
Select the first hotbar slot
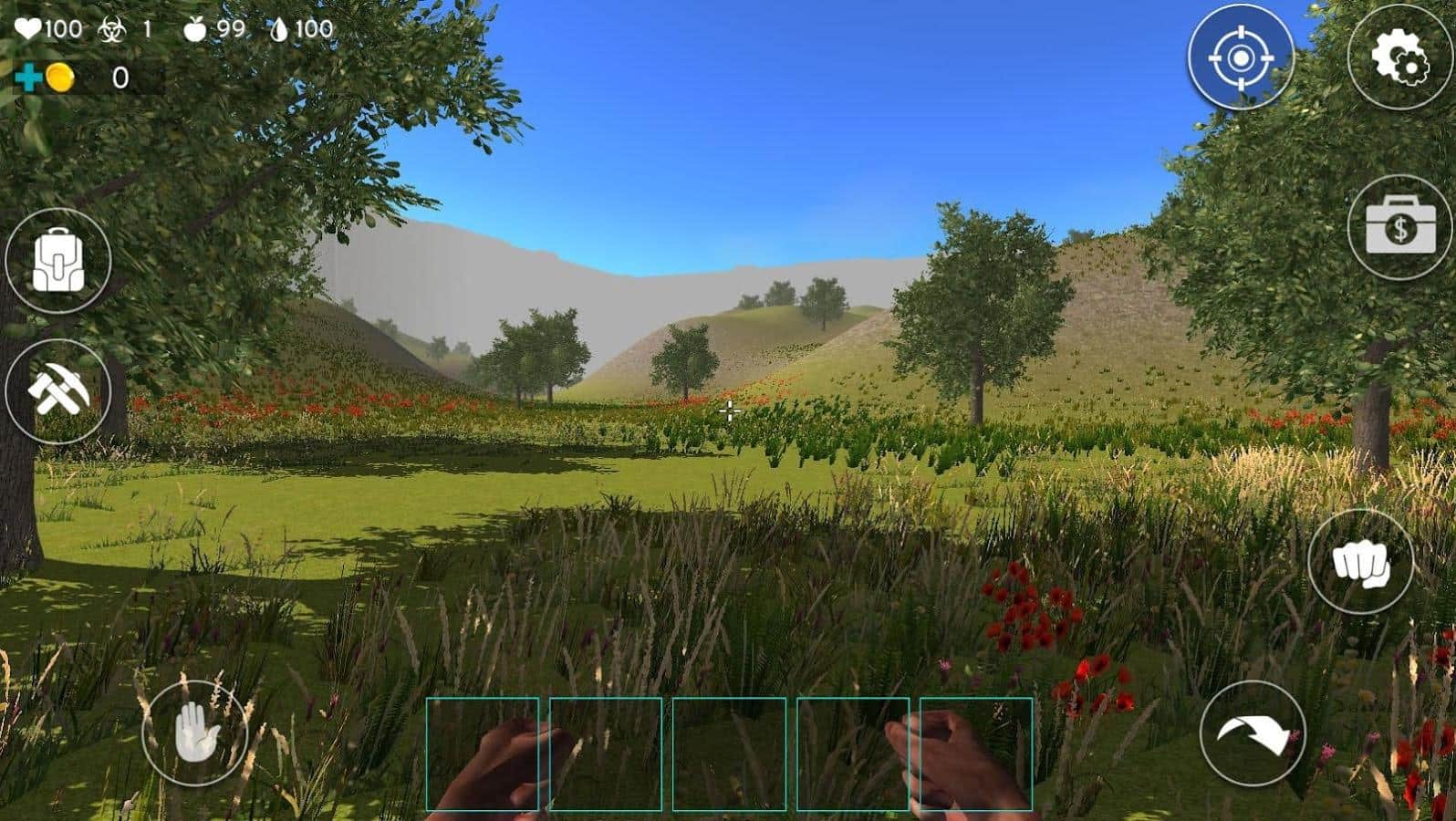484,755
